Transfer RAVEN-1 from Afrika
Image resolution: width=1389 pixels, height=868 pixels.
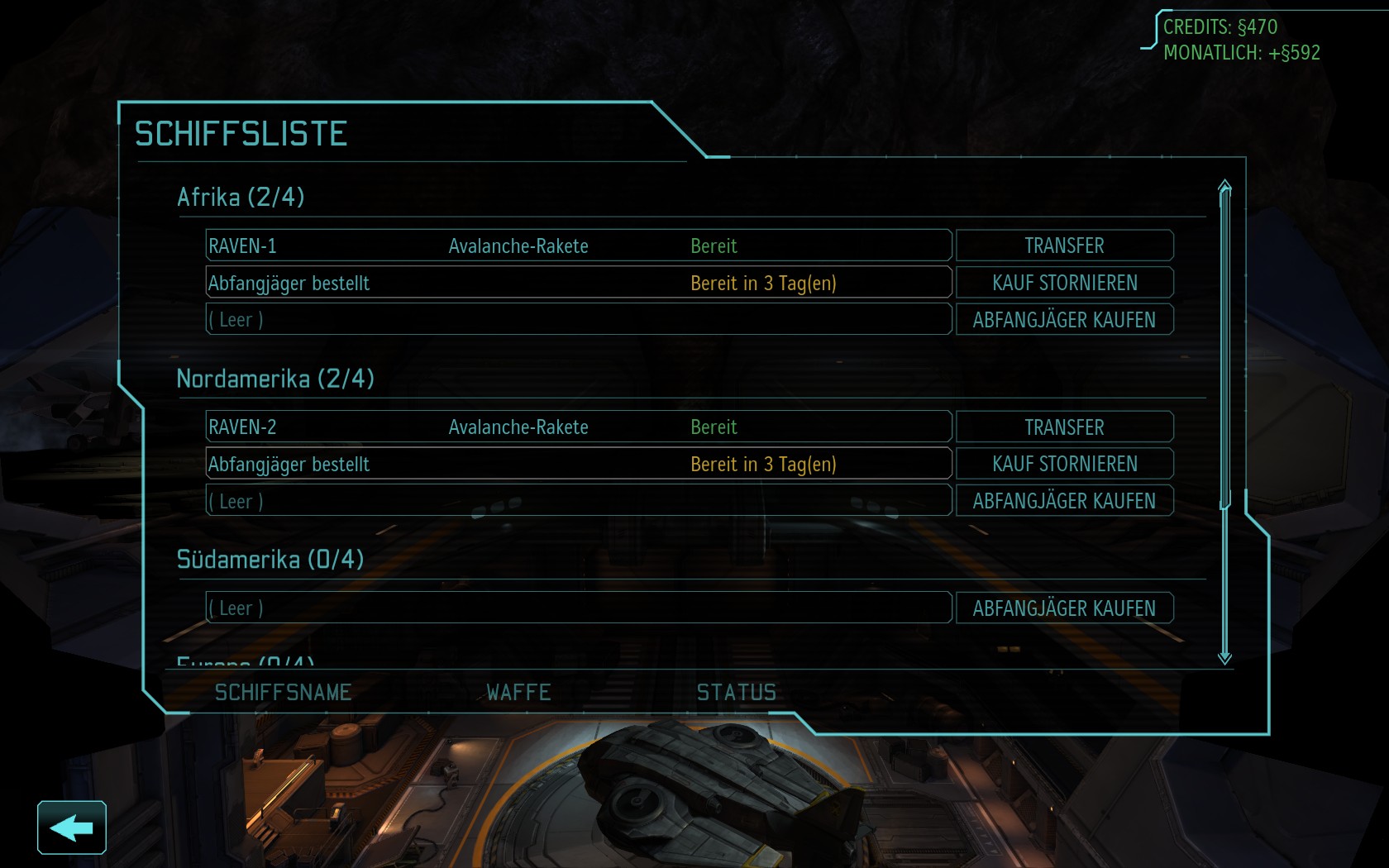1064,246
